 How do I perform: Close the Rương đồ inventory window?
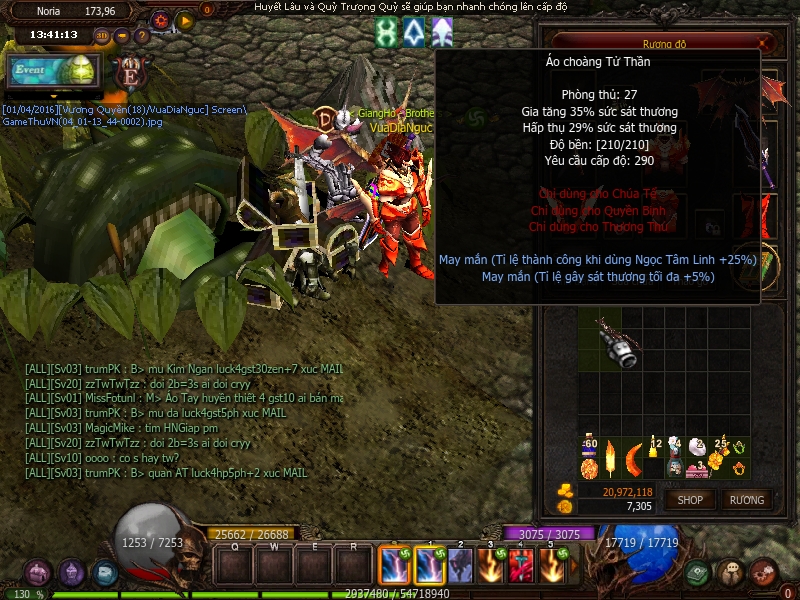pyautogui.click(x=765, y=43)
